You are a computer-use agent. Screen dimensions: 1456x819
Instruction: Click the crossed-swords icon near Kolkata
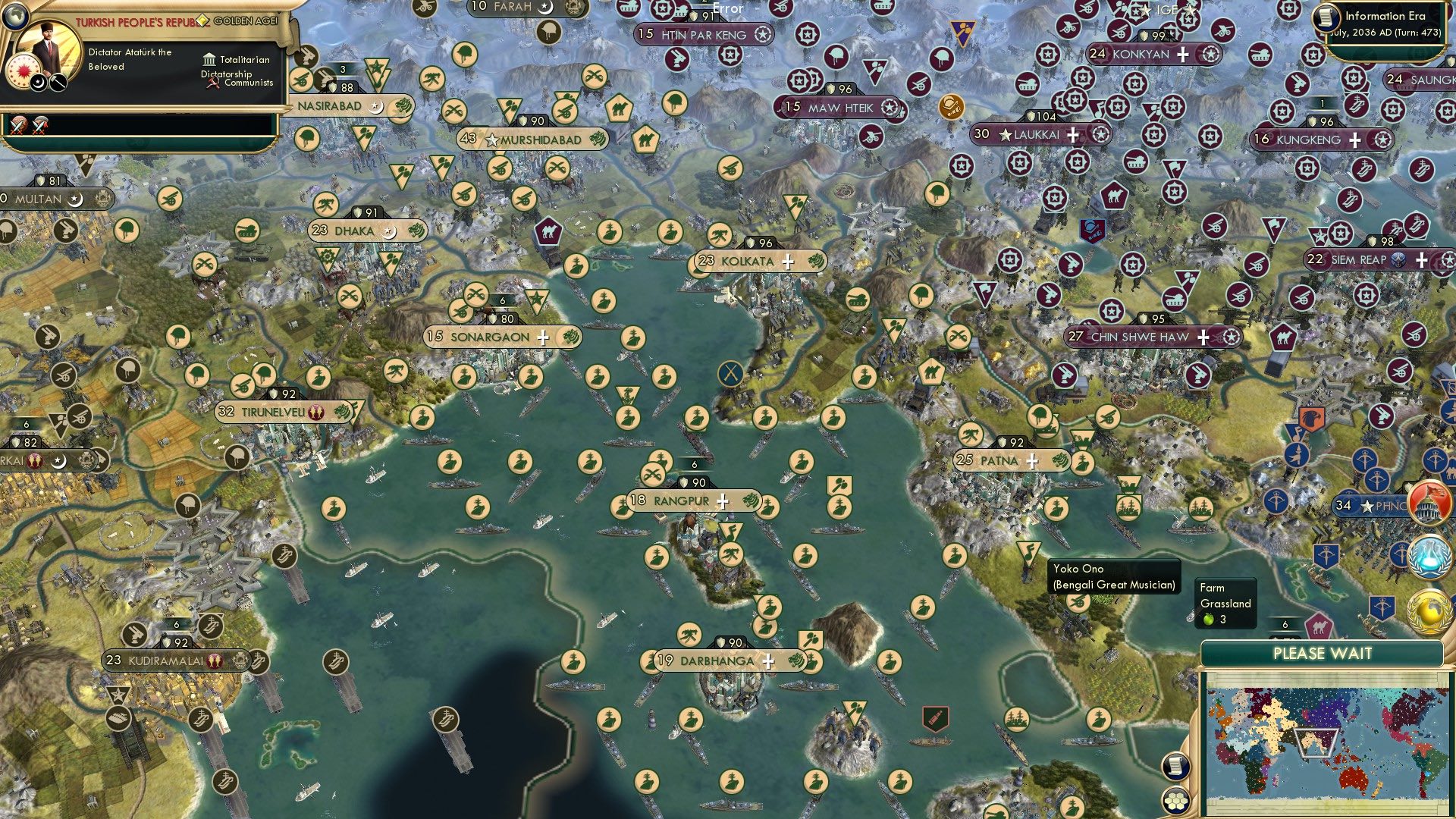tap(730, 372)
